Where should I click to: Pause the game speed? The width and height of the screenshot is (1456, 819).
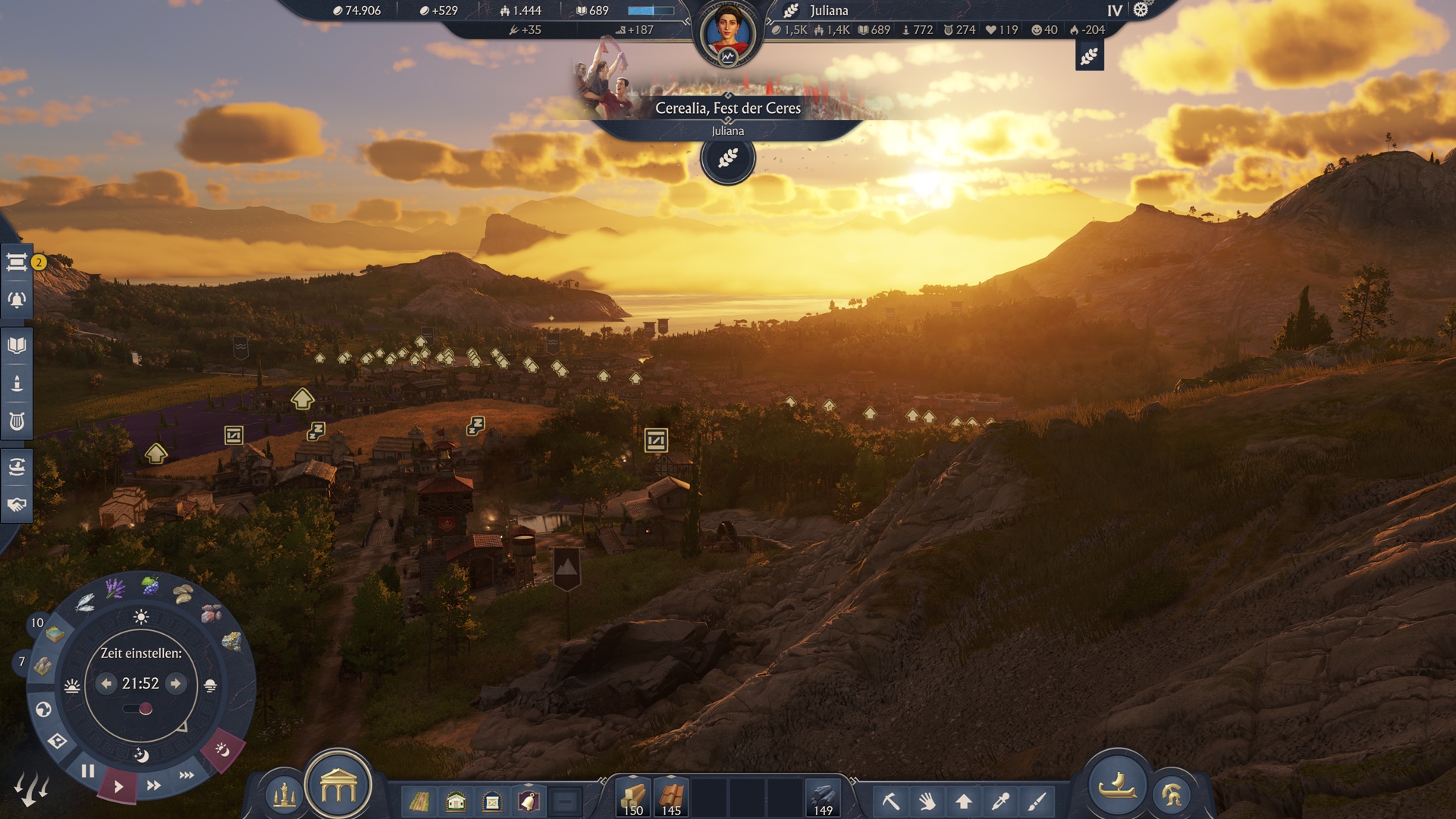click(x=88, y=772)
